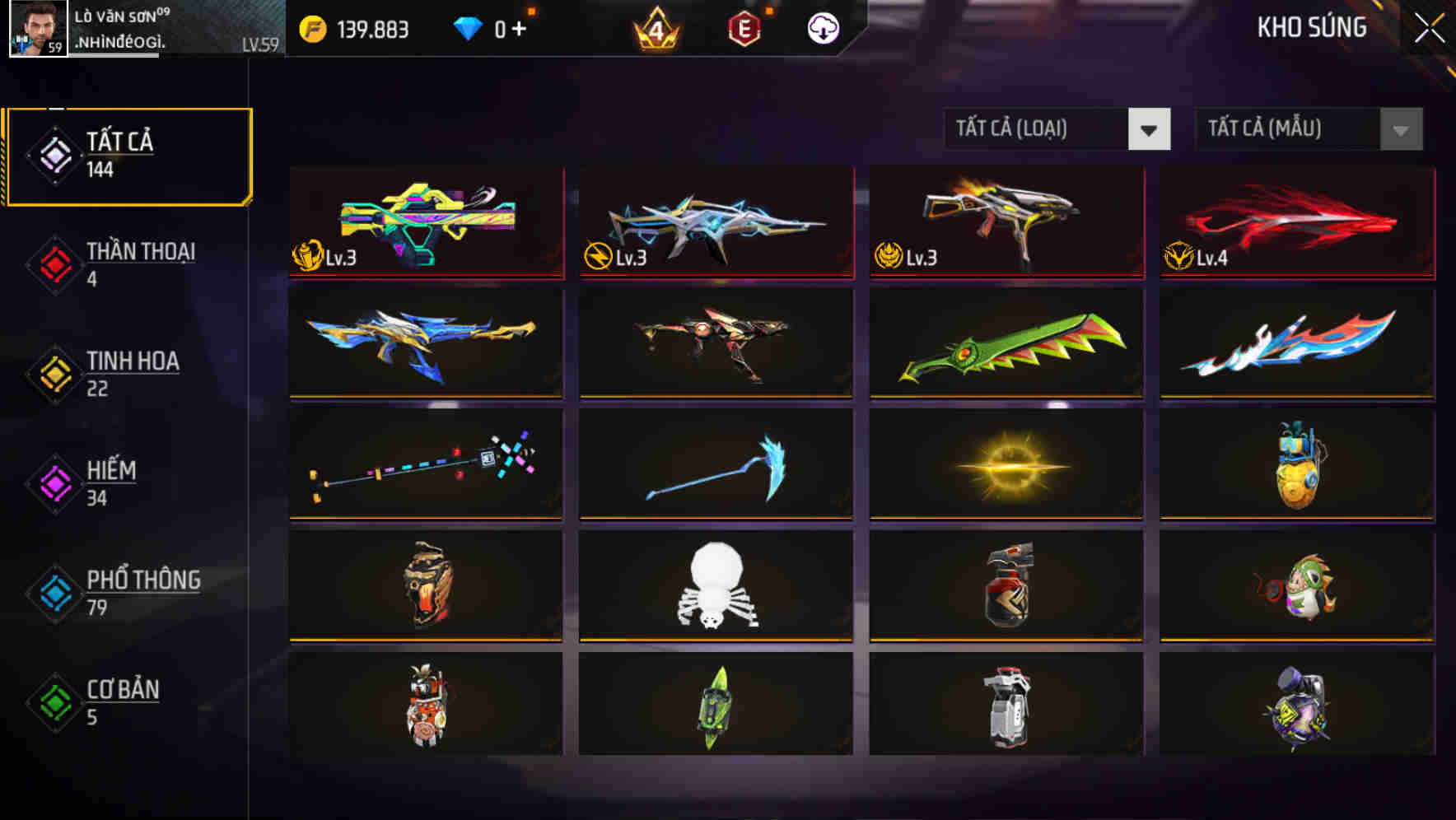The image size is (1456, 820).
Task: Select the diamond balance icon
Action: click(468, 27)
